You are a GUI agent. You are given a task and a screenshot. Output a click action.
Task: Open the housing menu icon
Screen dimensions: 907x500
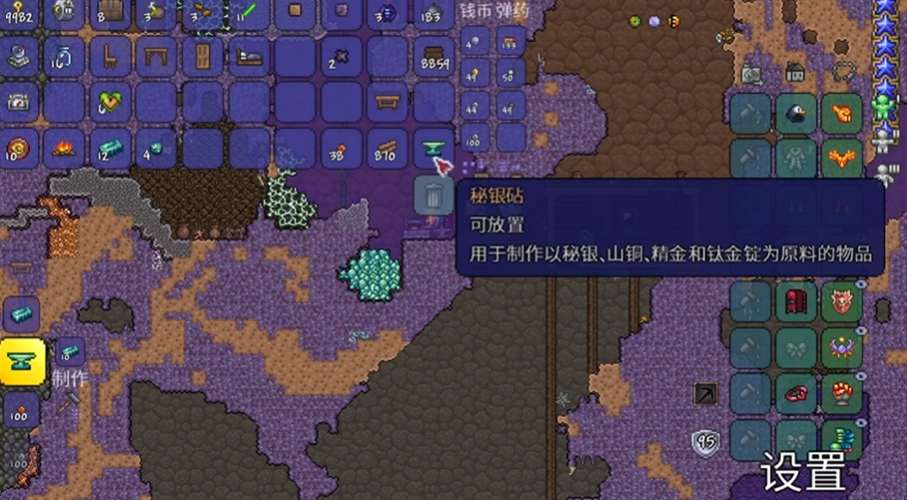pyautogui.click(x=796, y=72)
